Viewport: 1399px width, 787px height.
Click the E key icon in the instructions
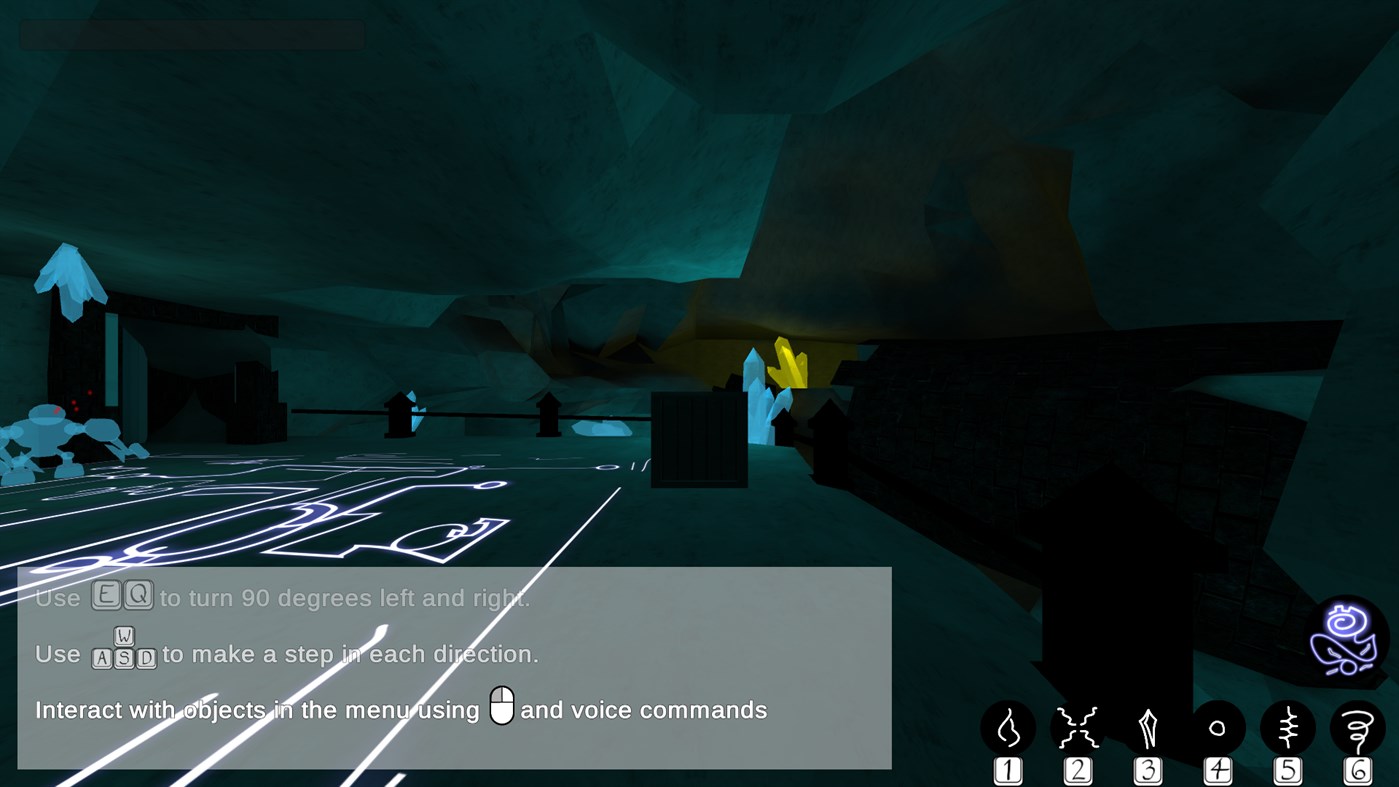click(x=104, y=596)
